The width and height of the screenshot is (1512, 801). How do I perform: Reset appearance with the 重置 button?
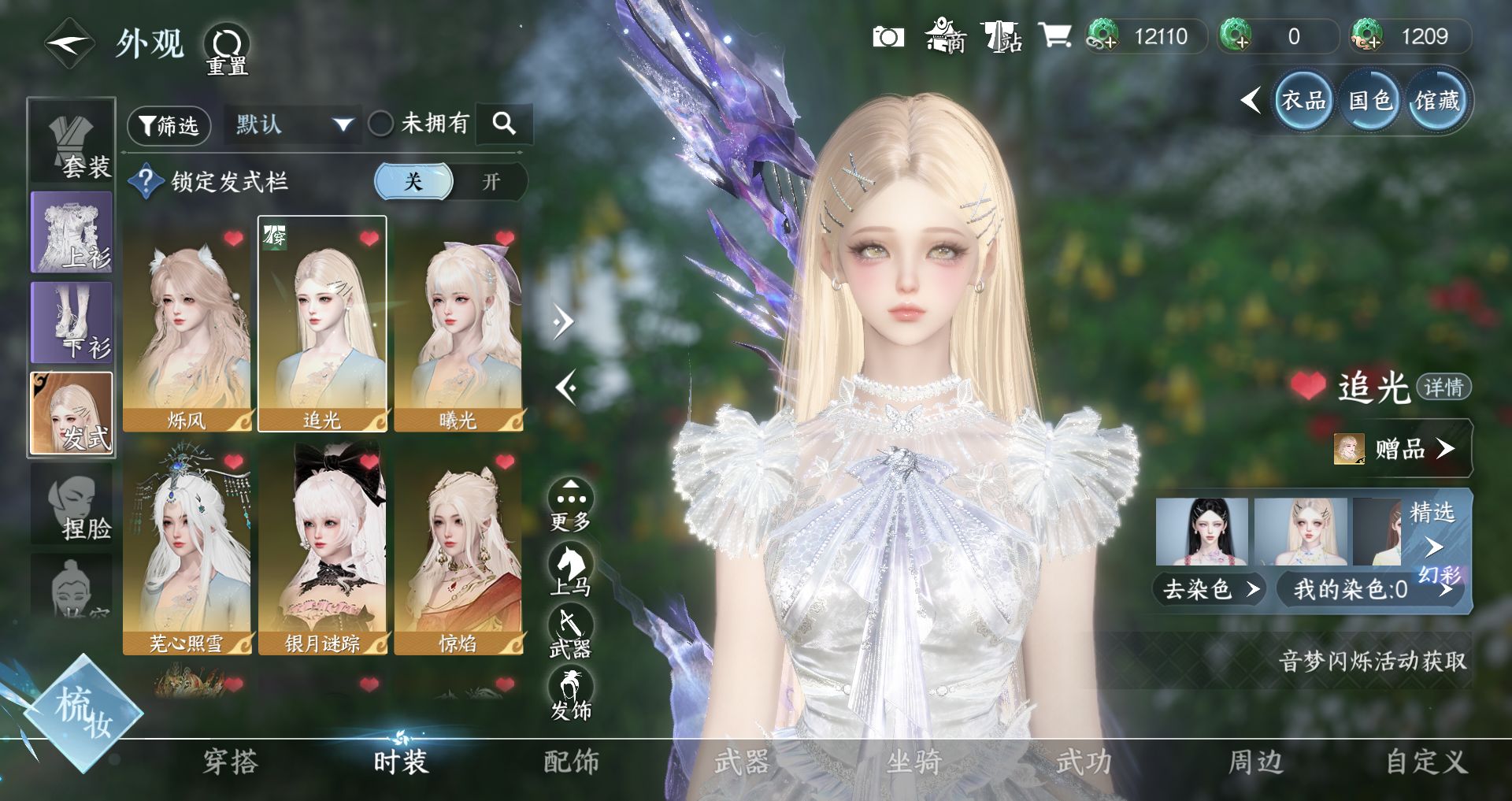(x=227, y=49)
